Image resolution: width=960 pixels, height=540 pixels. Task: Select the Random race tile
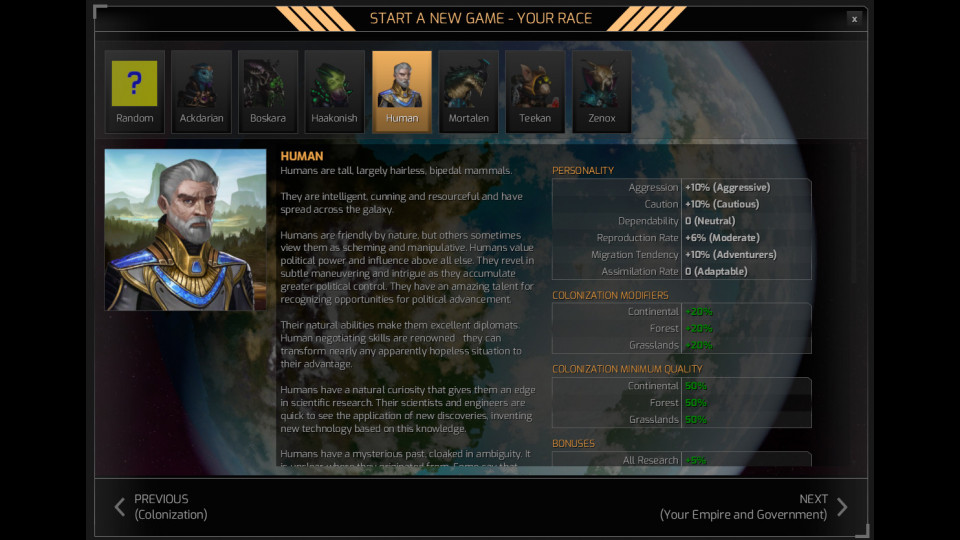pyautogui.click(x=134, y=92)
